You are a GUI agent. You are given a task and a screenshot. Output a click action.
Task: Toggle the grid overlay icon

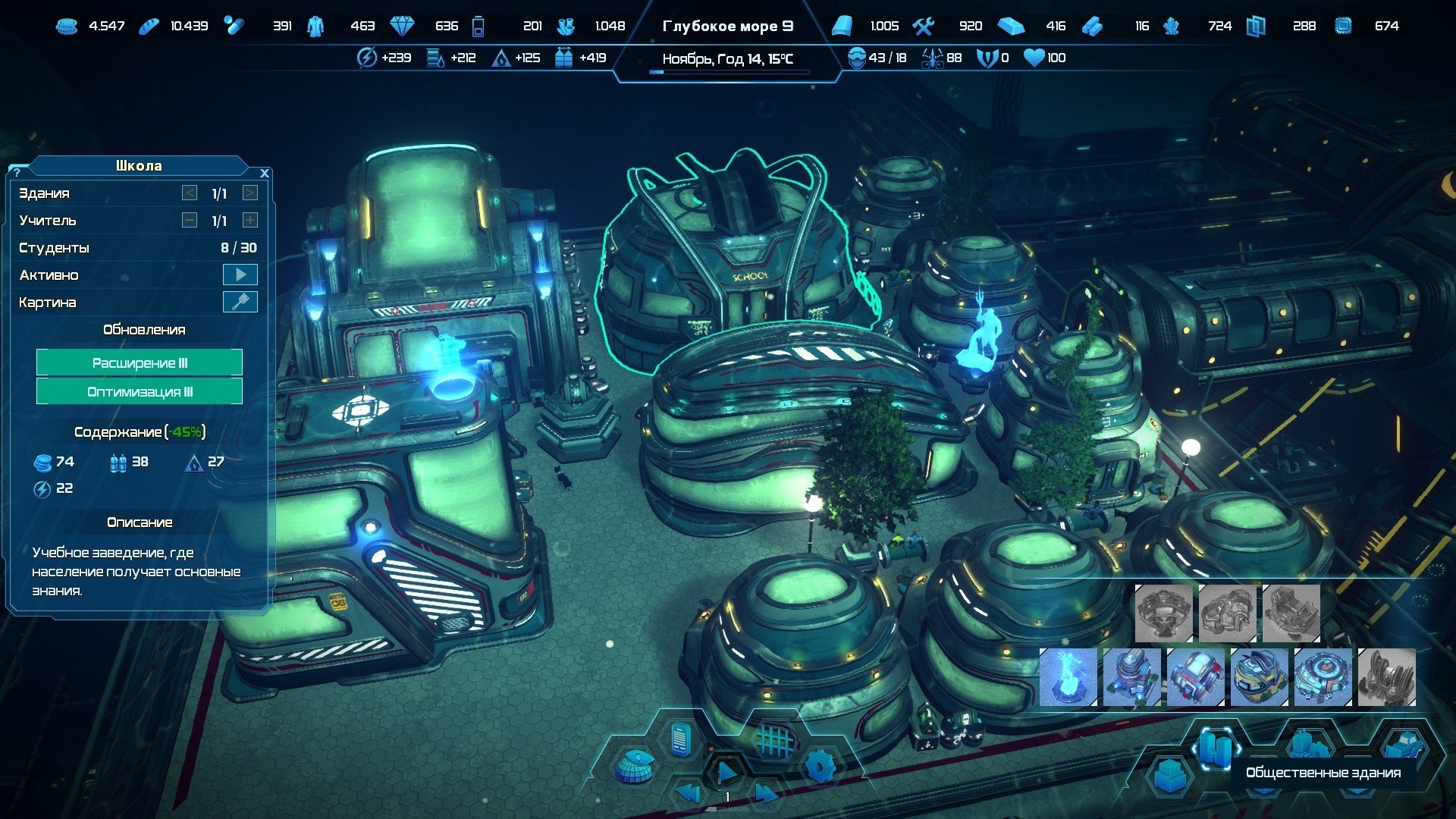click(774, 740)
